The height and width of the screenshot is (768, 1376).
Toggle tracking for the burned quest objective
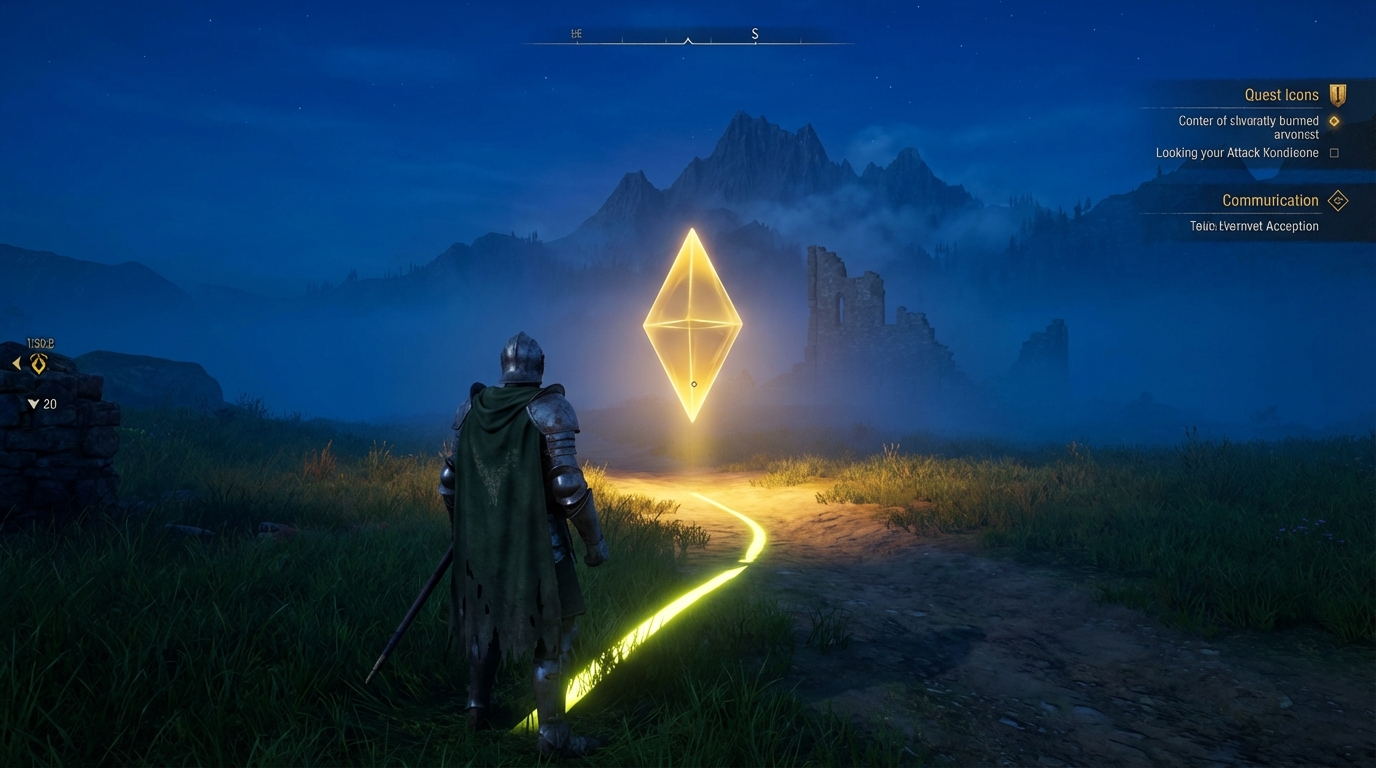pyautogui.click(x=1335, y=120)
